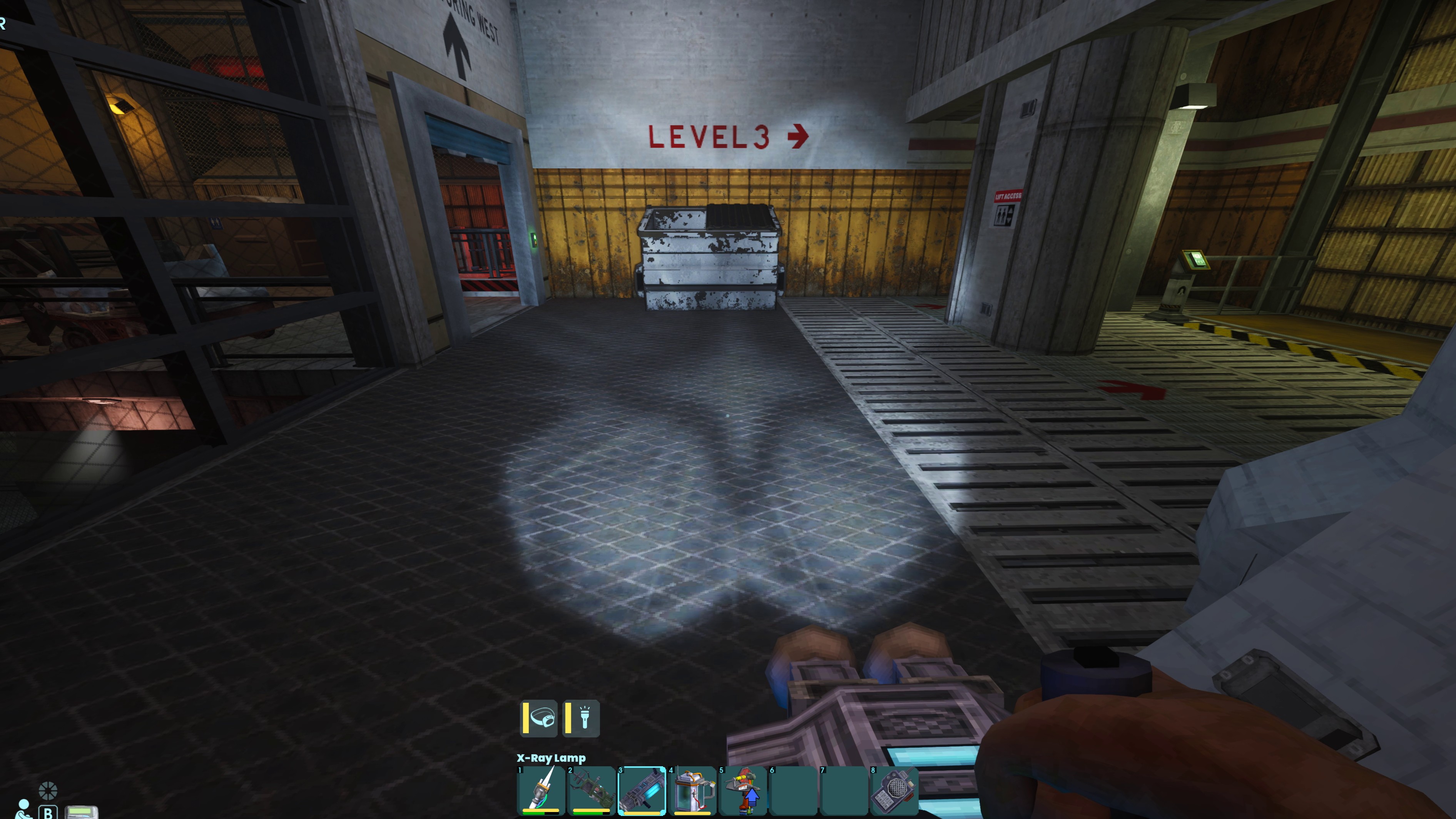Choose the glass tank item in slot 4
Viewport: 1456px width, 819px height.
click(x=693, y=790)
